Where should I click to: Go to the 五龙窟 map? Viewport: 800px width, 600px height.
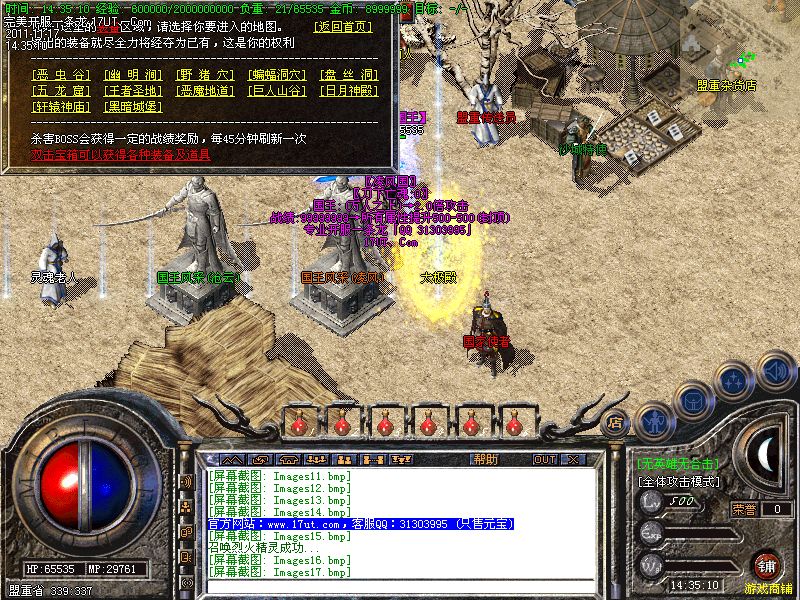(61, 91)
